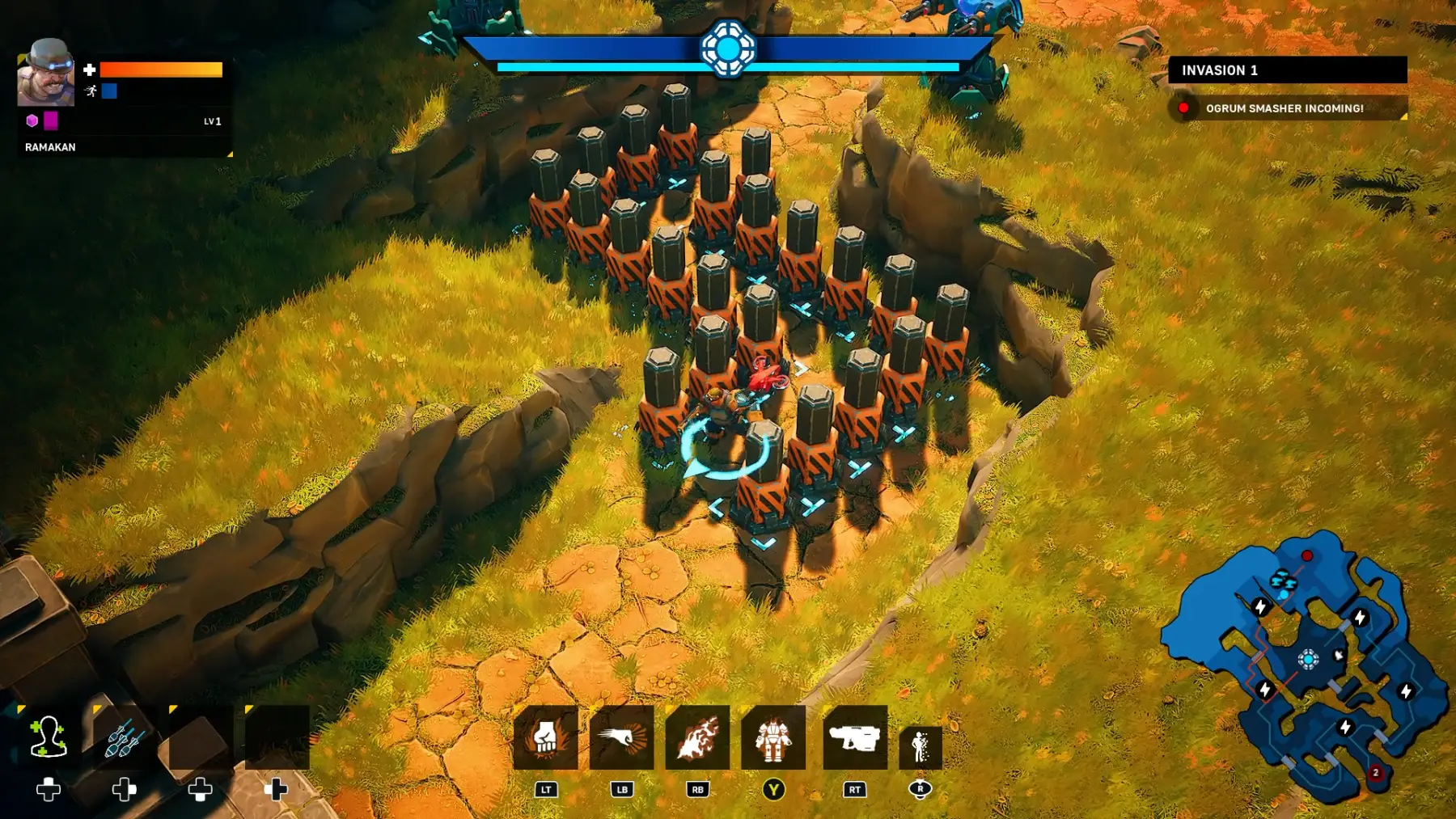Use the dashing punch ability
This screenshot has width=1456, height=819.
pyautogui.click(x=621, y=737)
